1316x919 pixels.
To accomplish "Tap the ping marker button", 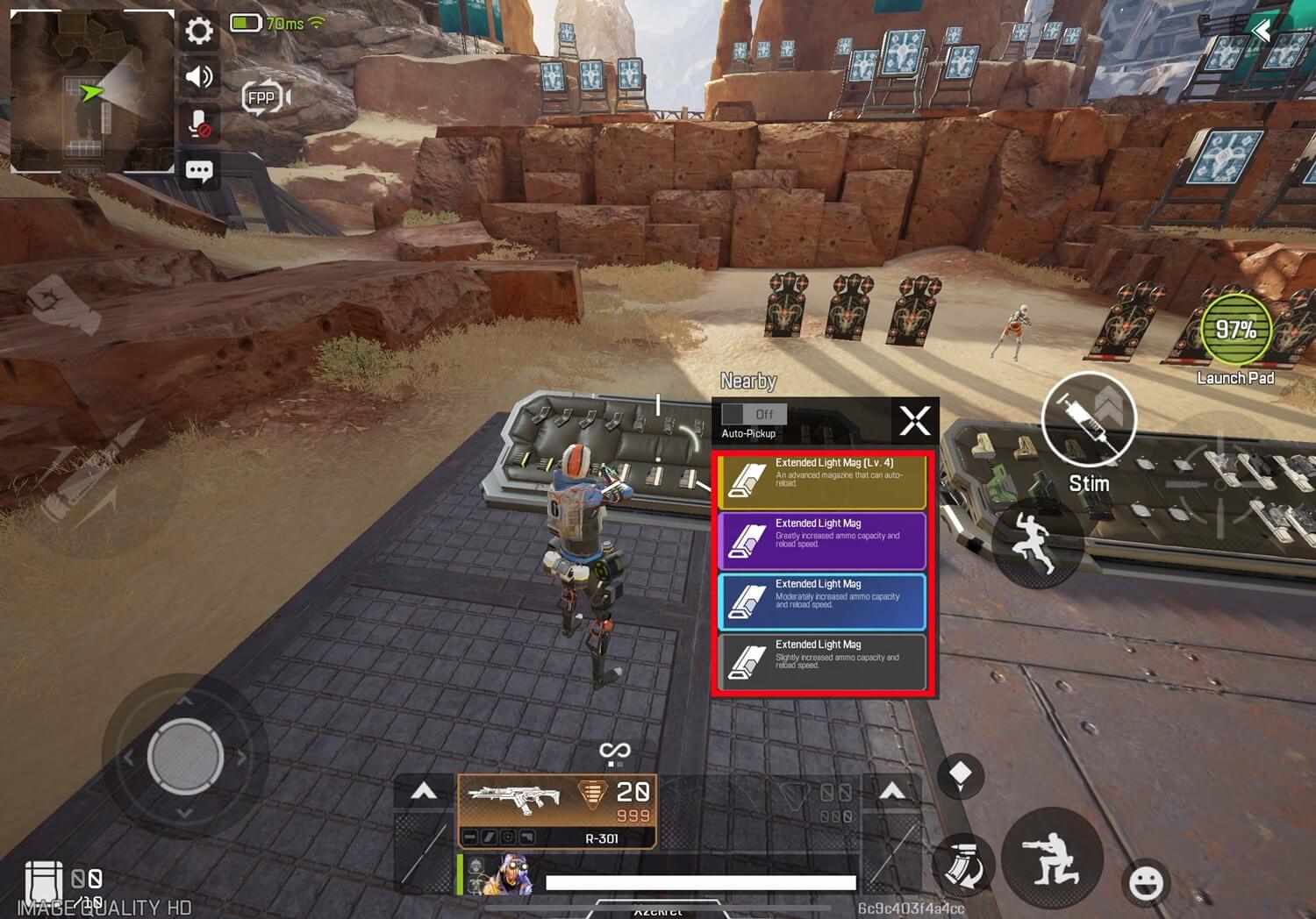I will (x=961, y=775).
